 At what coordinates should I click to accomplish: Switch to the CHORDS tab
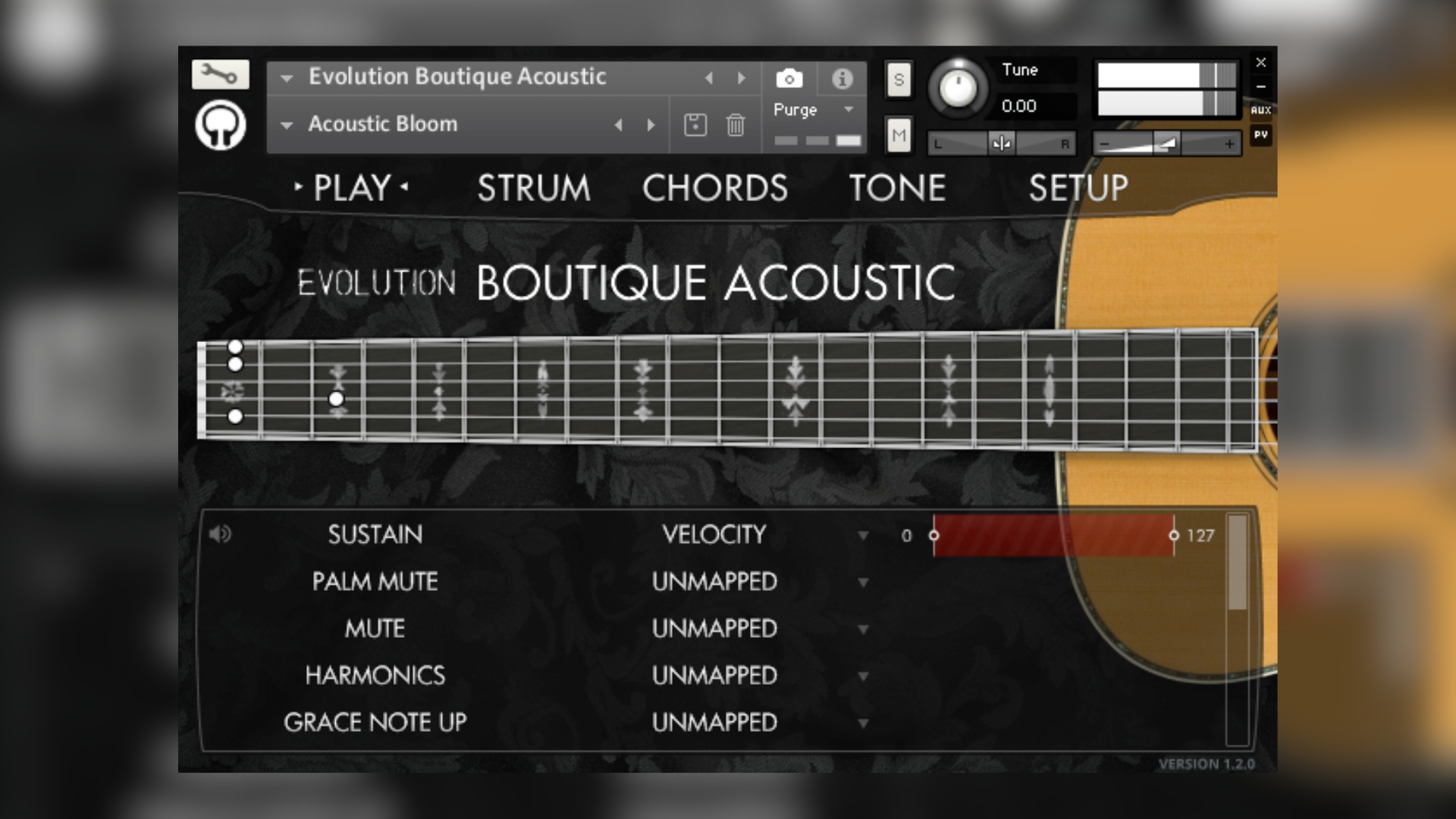pos(714,187)
